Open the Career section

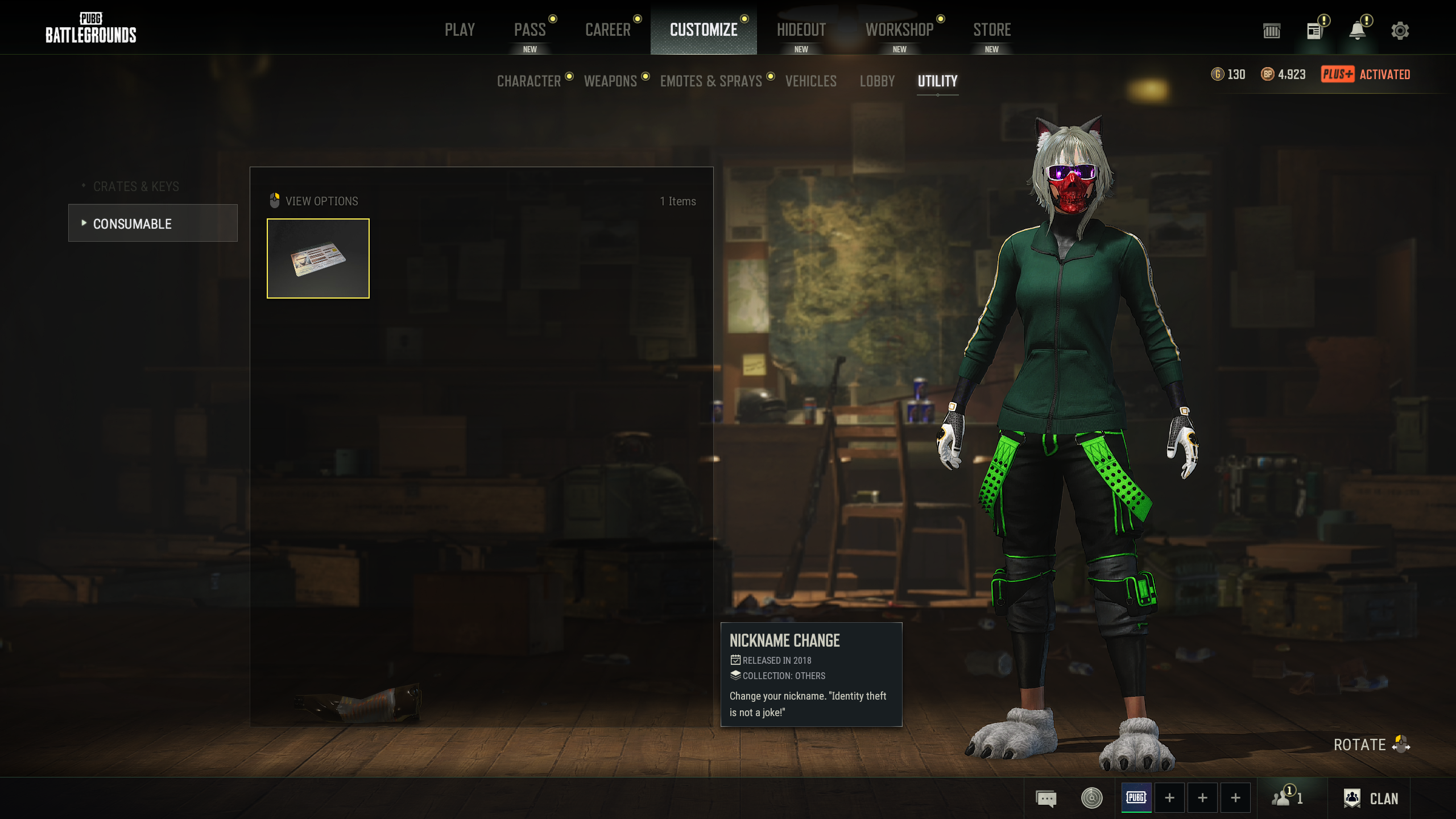point(607,30)
